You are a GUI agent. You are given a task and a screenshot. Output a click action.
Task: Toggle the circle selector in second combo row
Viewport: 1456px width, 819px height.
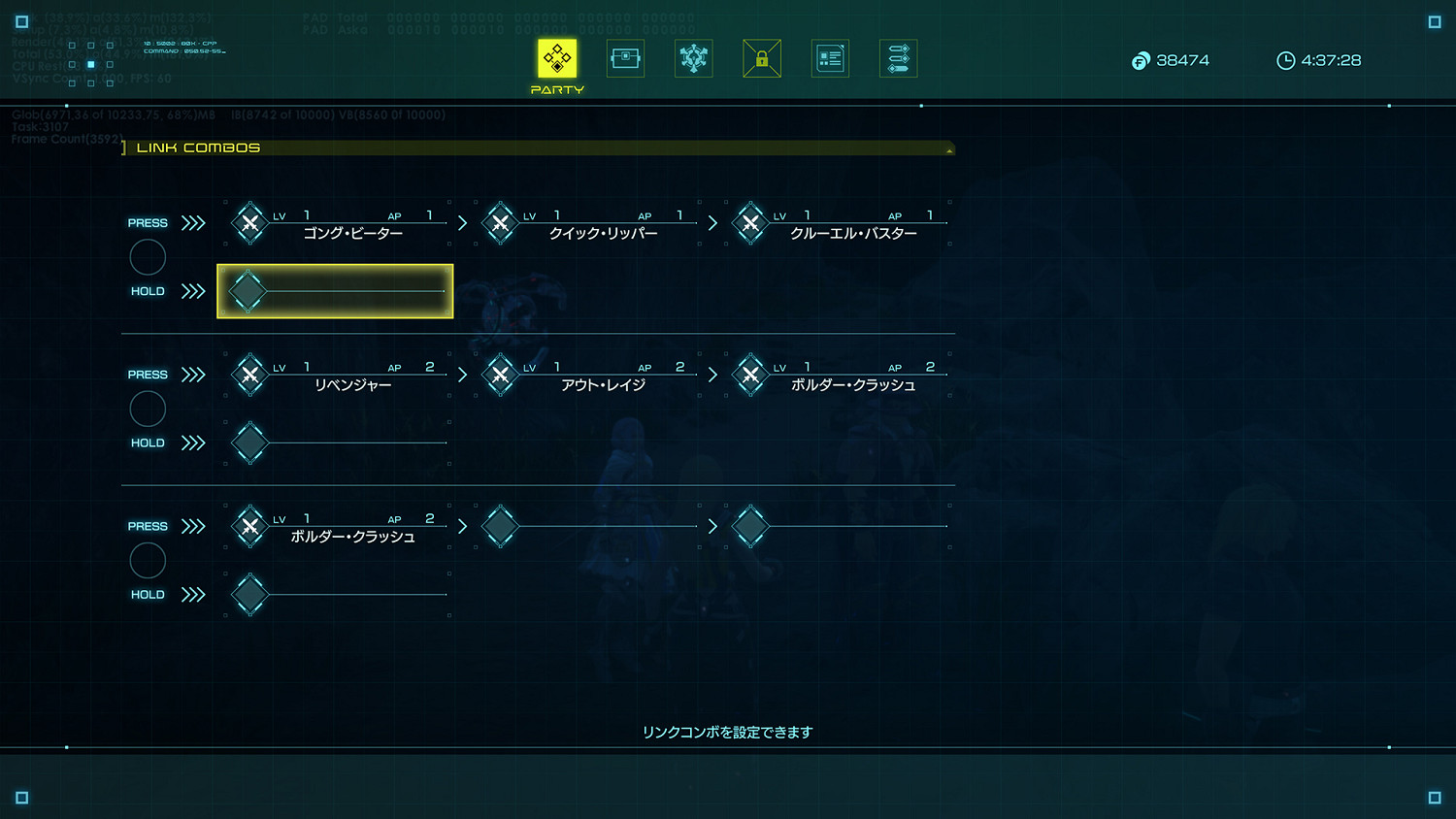[148, 409]
